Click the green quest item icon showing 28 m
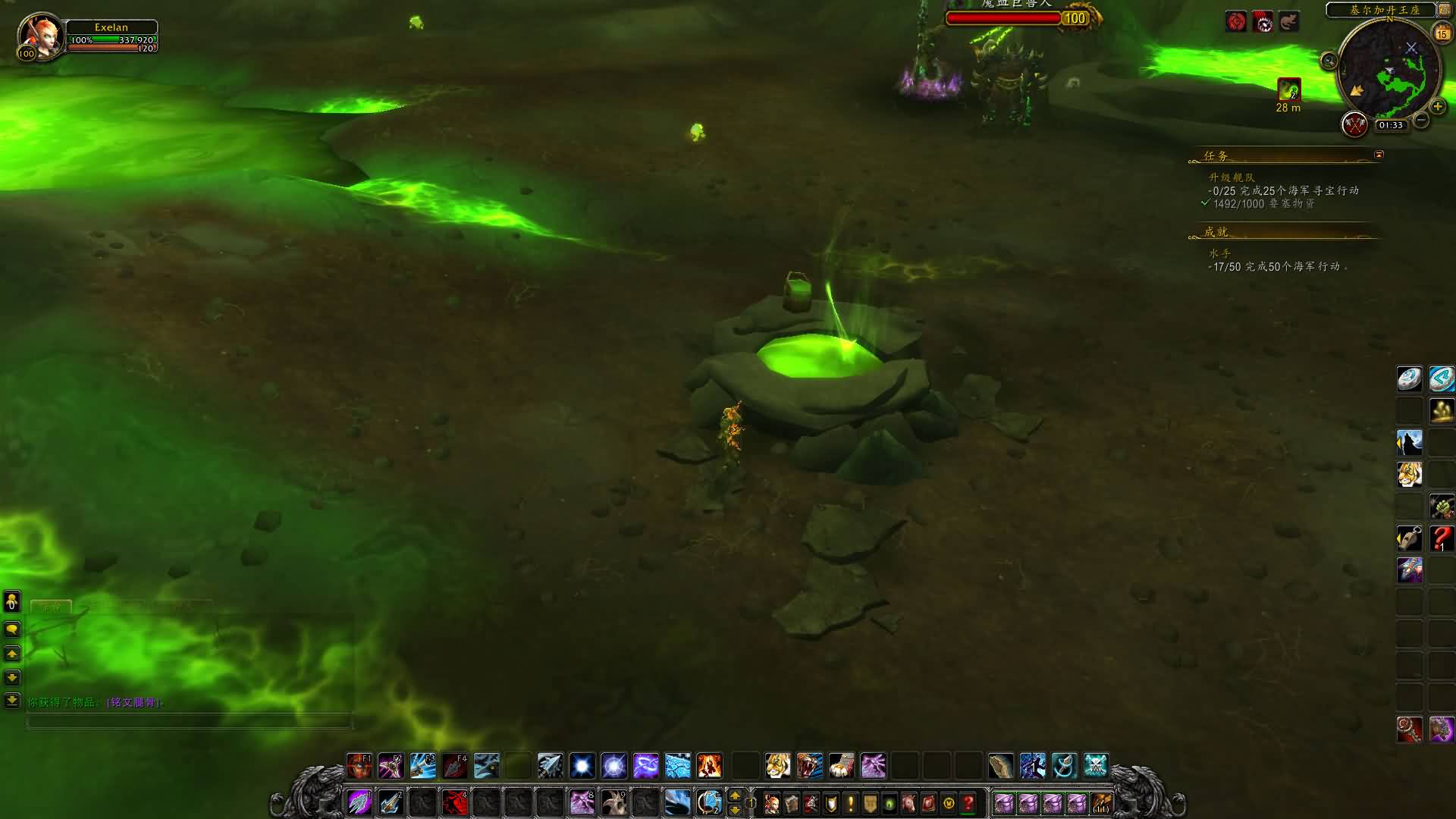The width and height of the screenshot is (1456, 819). click(x=1289, y=90)
